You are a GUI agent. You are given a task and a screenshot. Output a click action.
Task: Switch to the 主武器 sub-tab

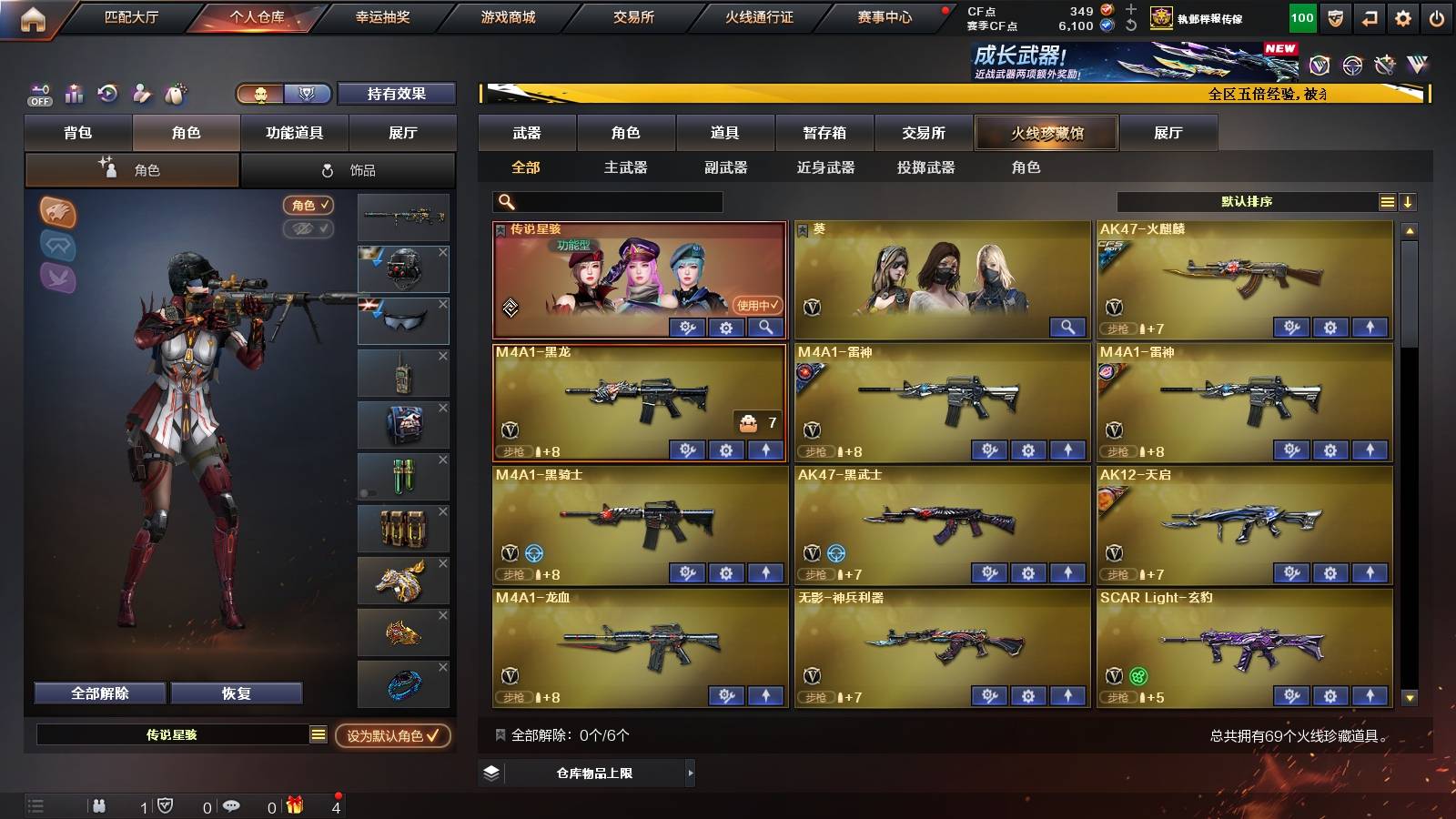(628, 167)
